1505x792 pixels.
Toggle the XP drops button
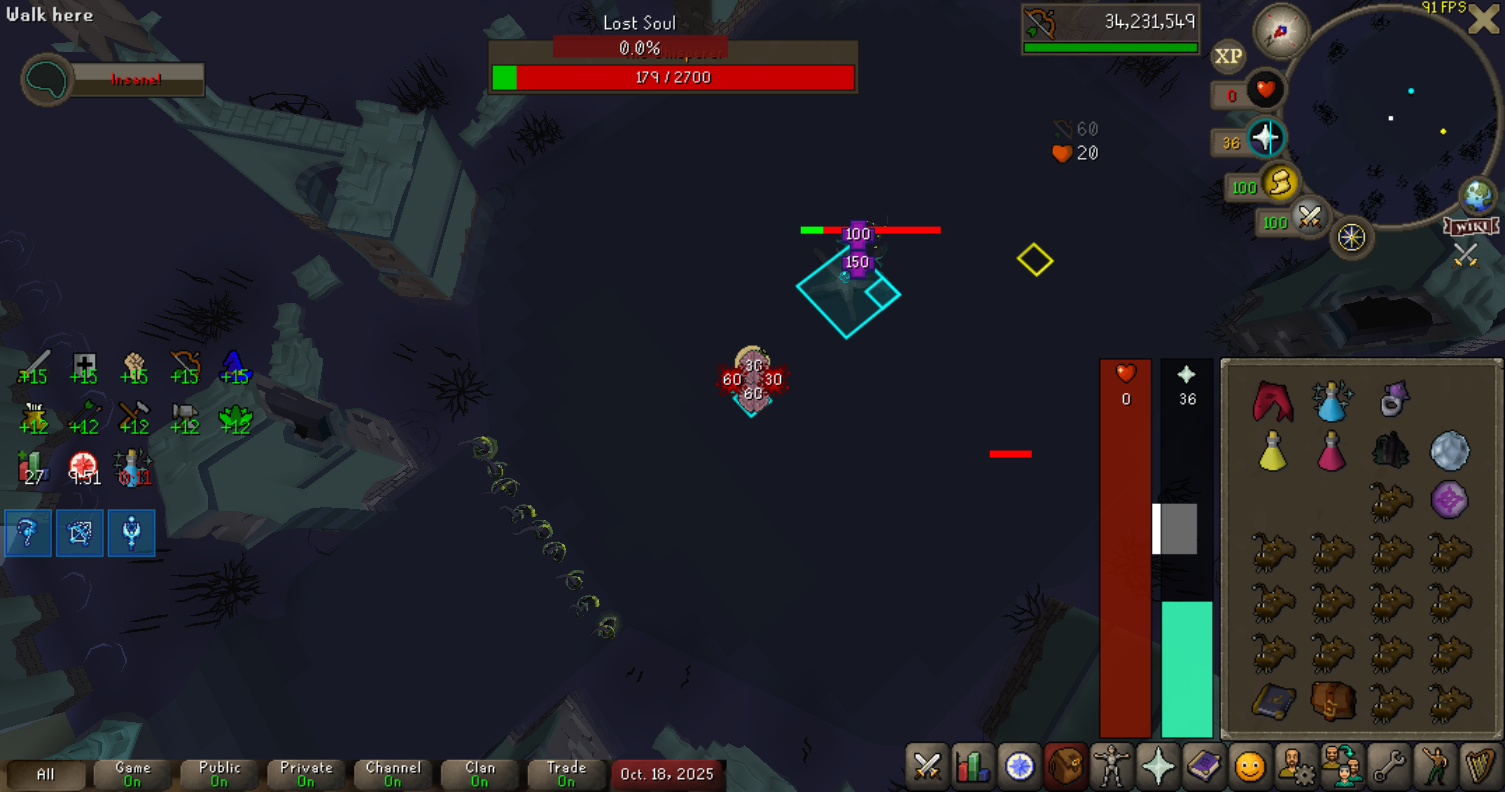point(1228,57)
